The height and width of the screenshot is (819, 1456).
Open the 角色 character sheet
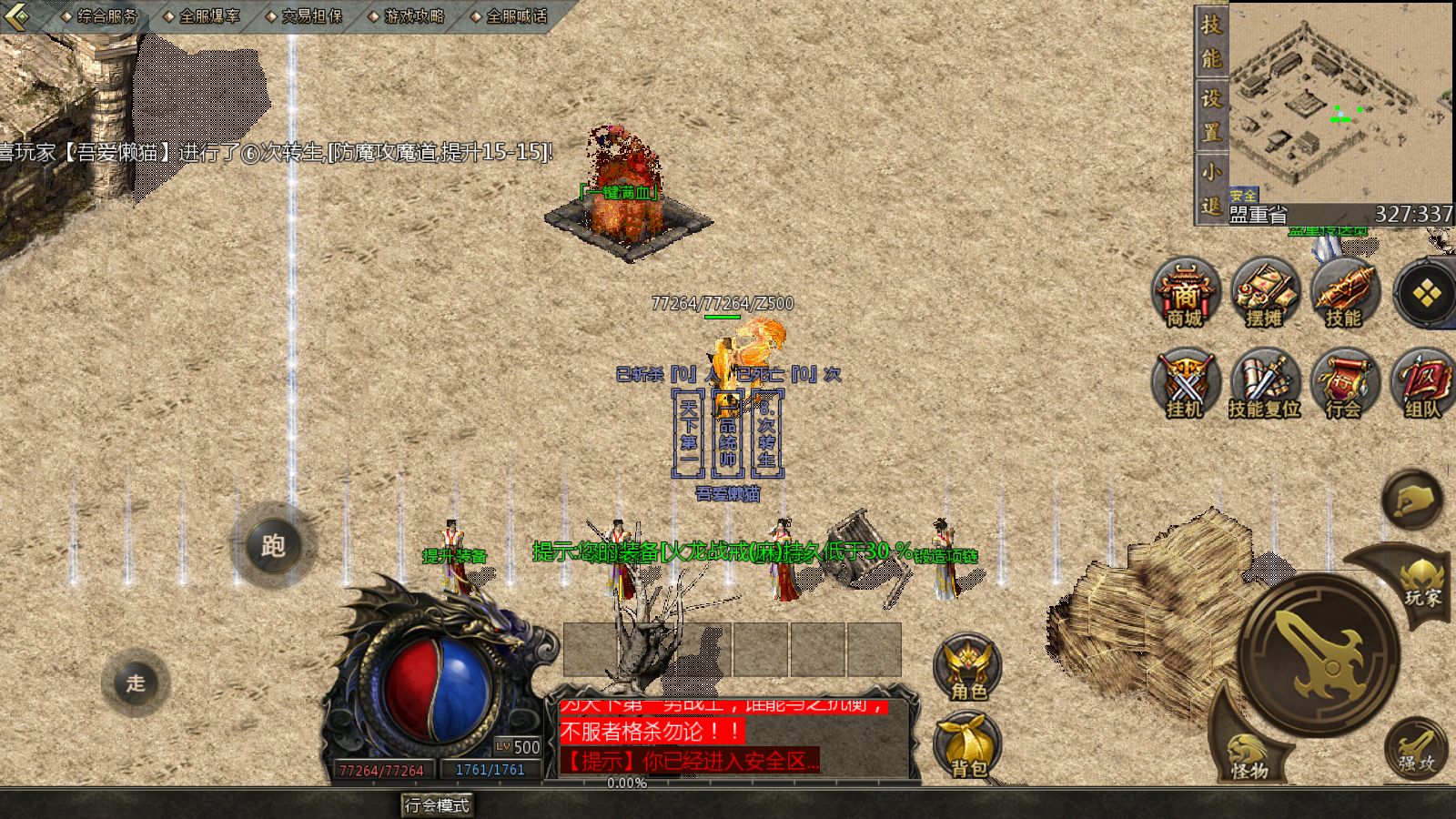(968, 668)
